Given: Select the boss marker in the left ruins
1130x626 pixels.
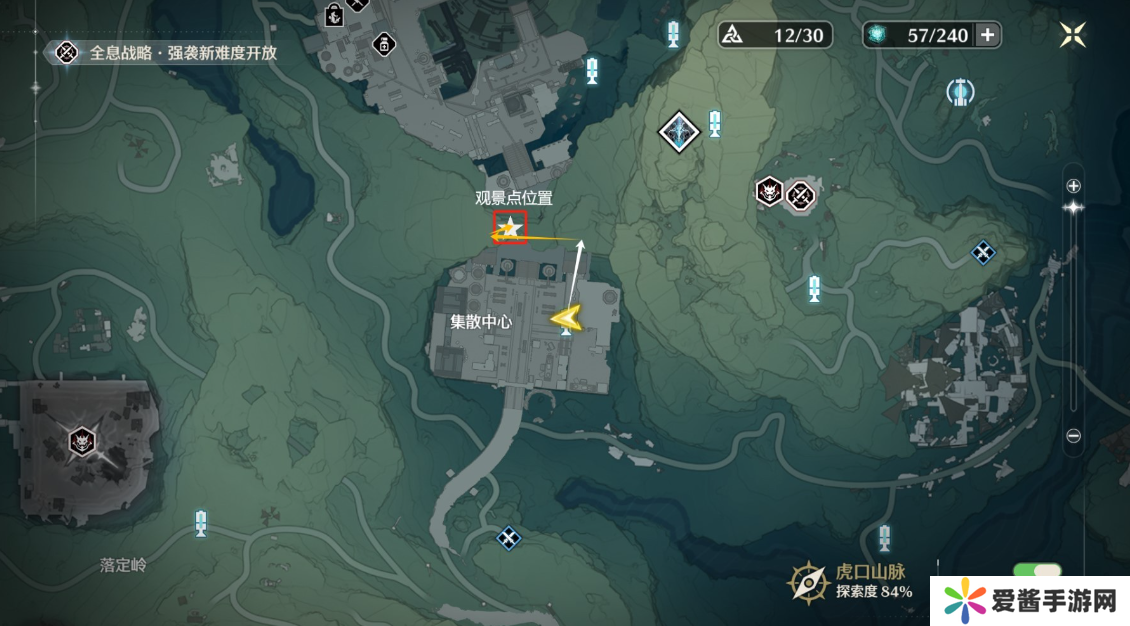Looking at the screenshot, I should coord(82,439).
